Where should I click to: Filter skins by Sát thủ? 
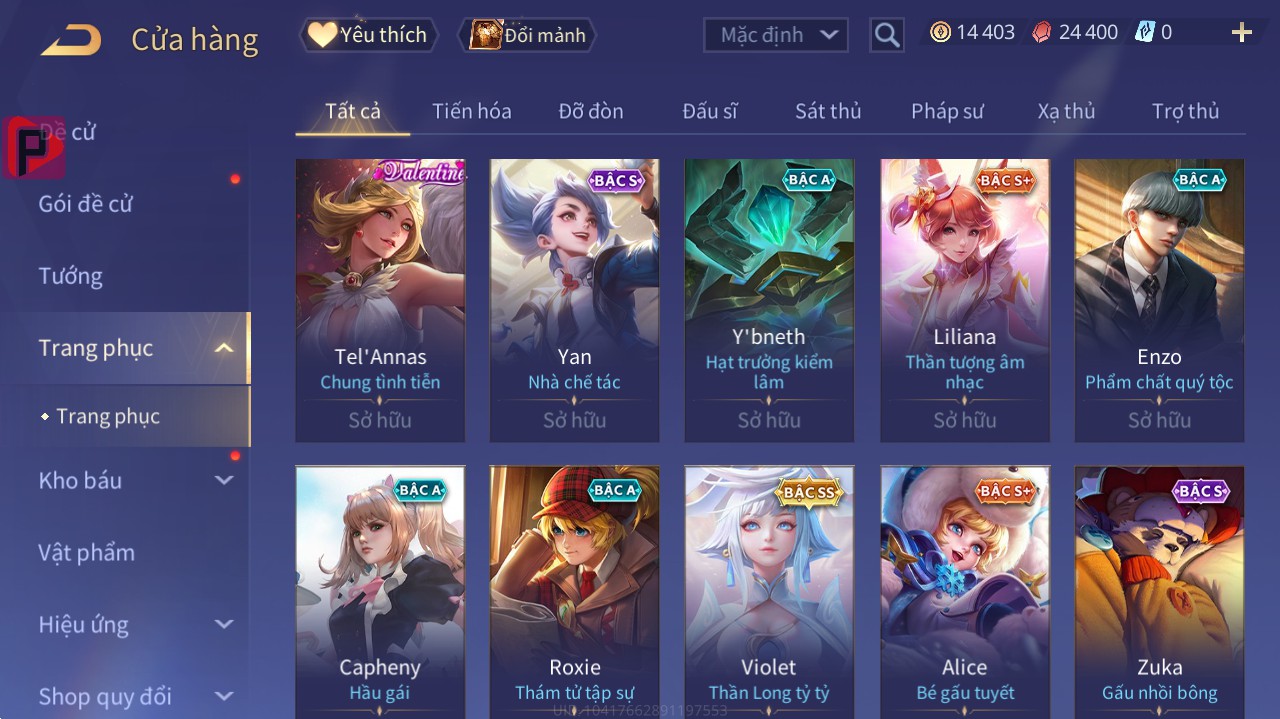coord(828,111)
